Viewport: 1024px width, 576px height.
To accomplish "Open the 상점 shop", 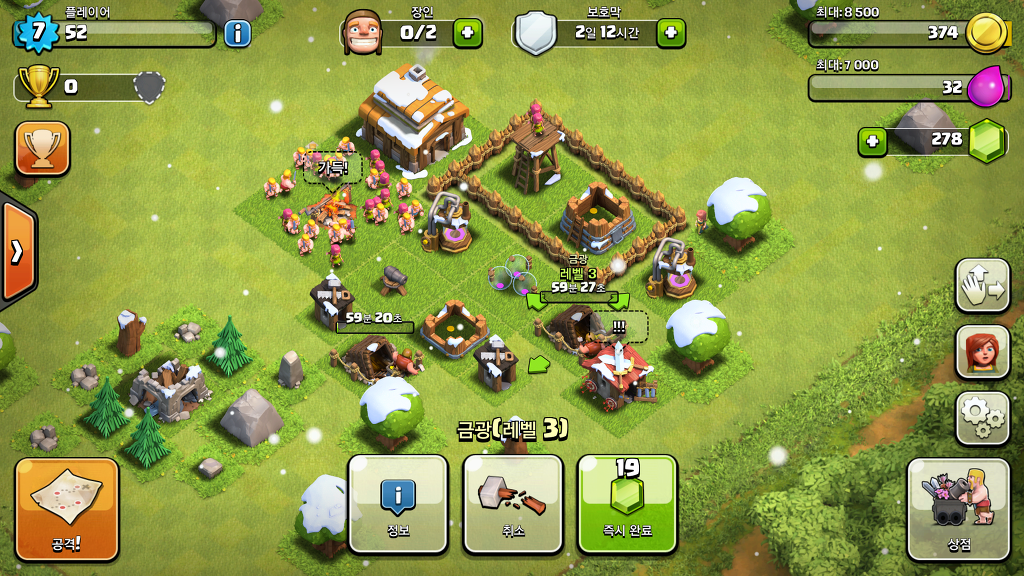I will pos(958,508).
